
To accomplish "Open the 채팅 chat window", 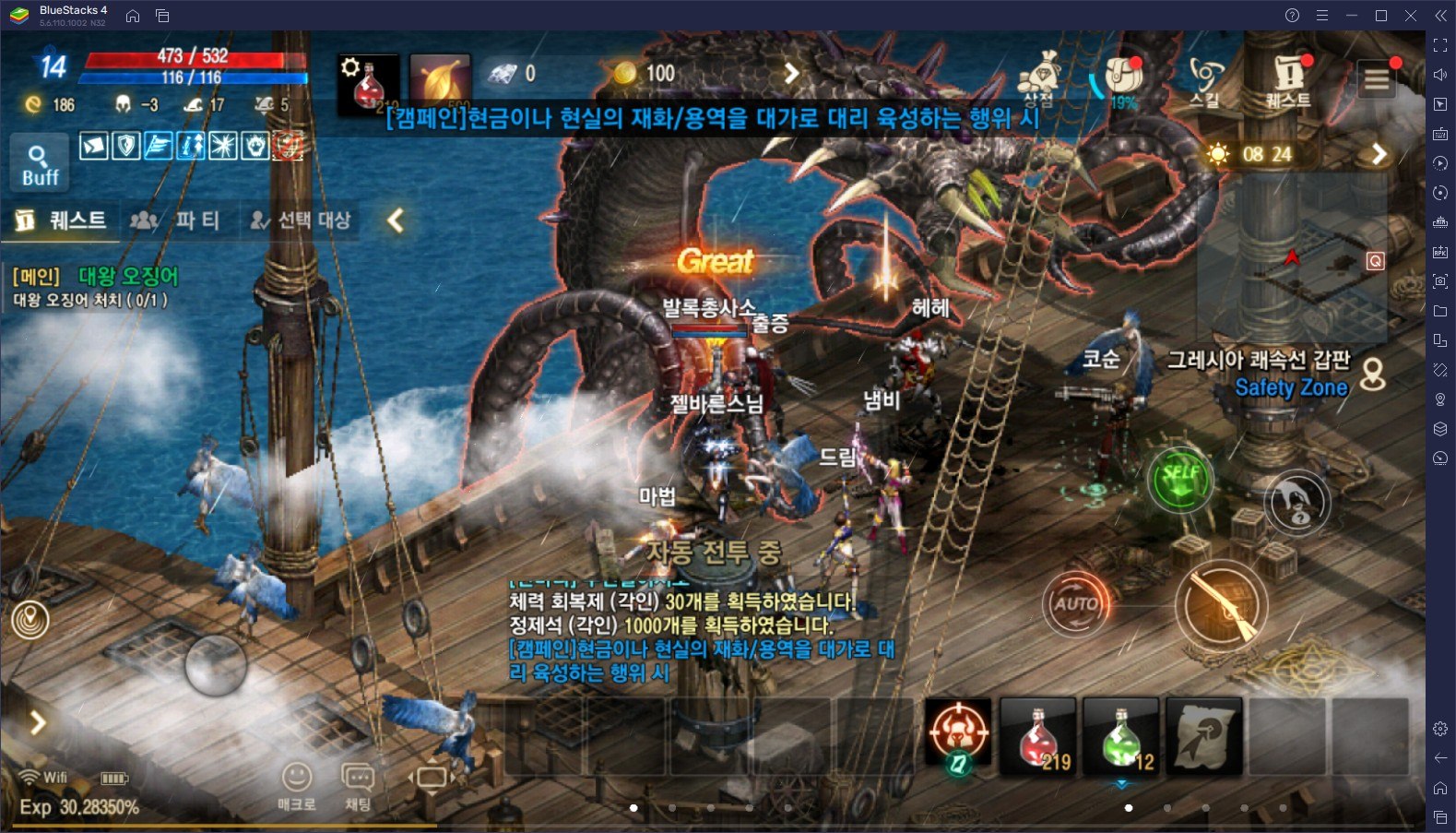I will (x=358, y=785).
